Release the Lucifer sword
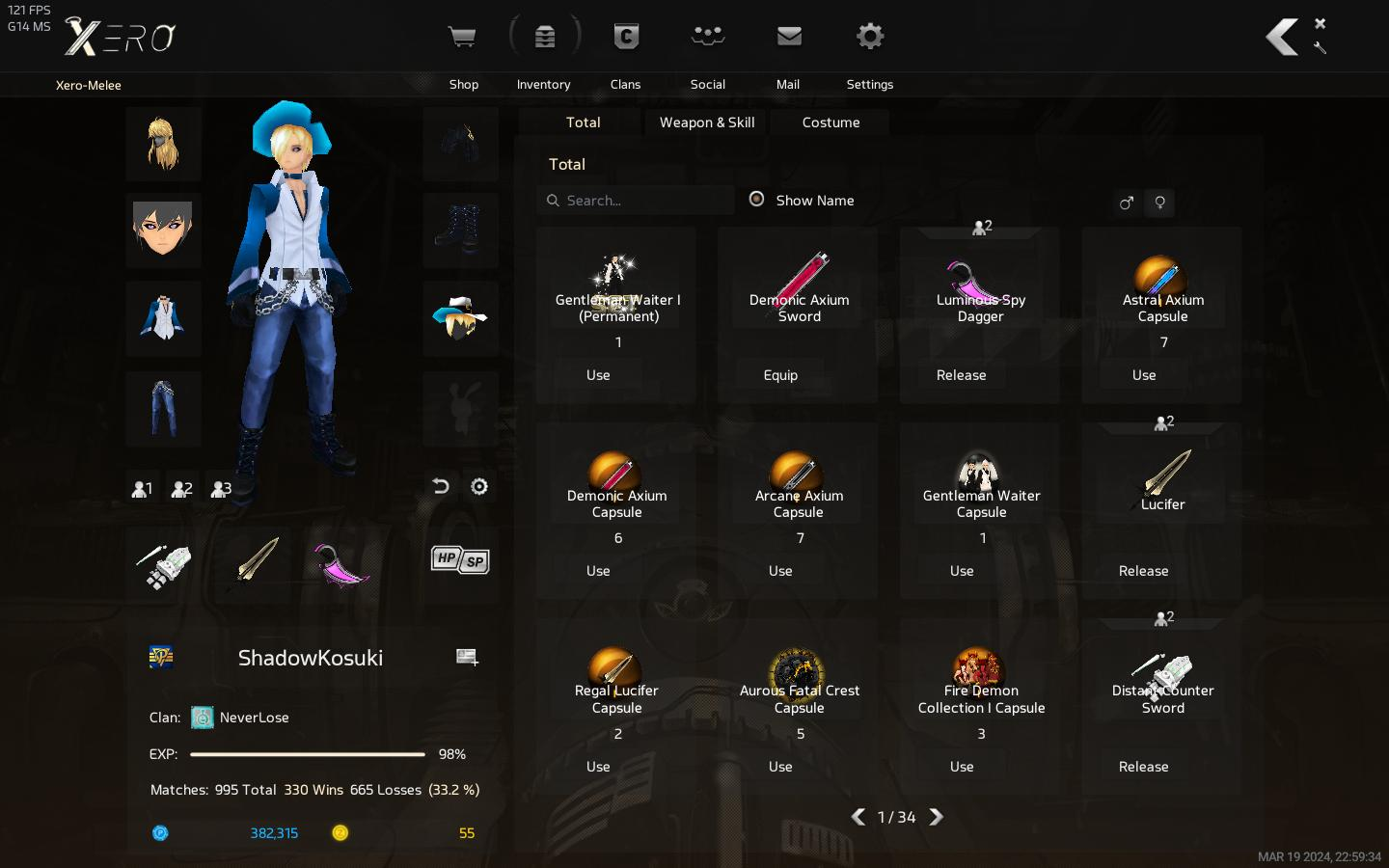Viewport: 1389px width, 868px height. 1143,571
